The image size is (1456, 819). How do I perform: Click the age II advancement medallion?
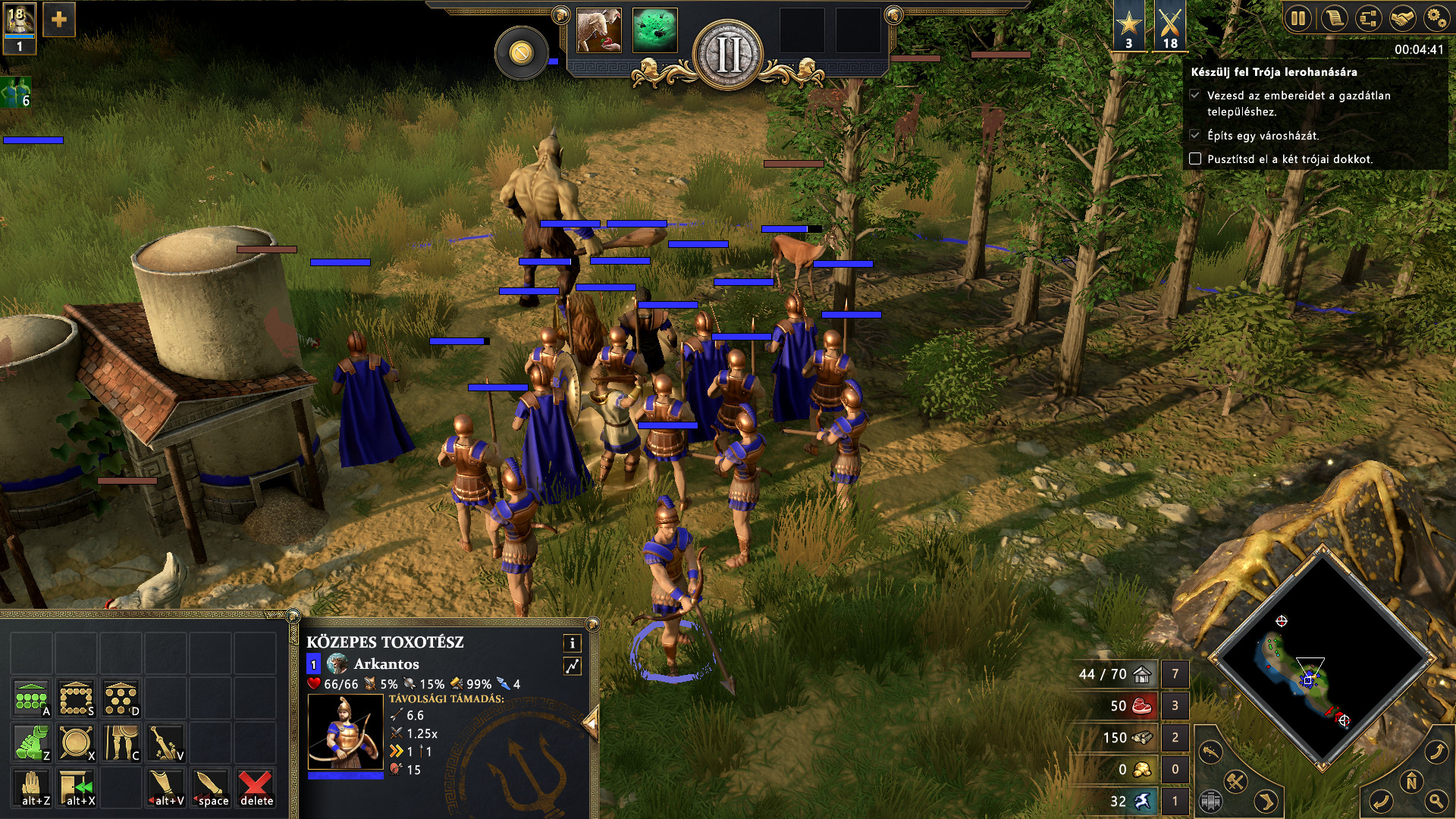[729, 55]
